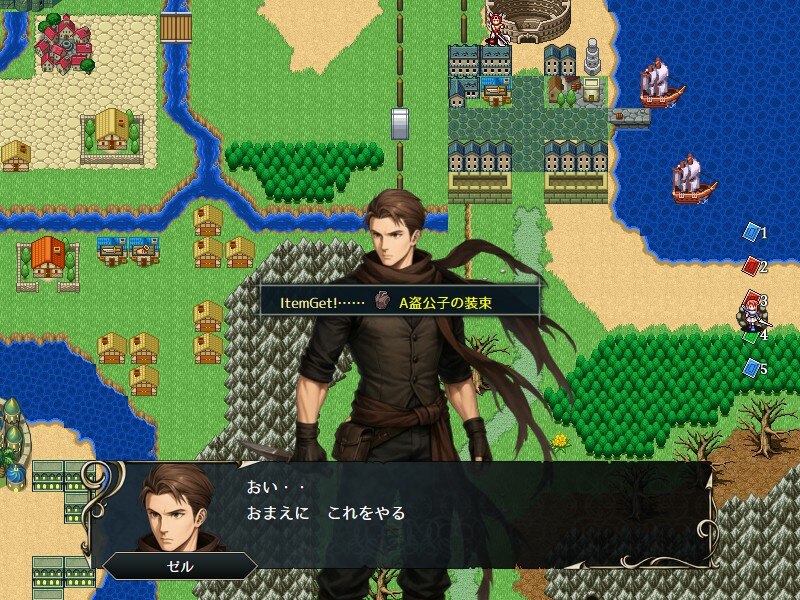The image size is (800, 600).
Task: Select the red card numbered 3
Action: (x=753, y=299)
